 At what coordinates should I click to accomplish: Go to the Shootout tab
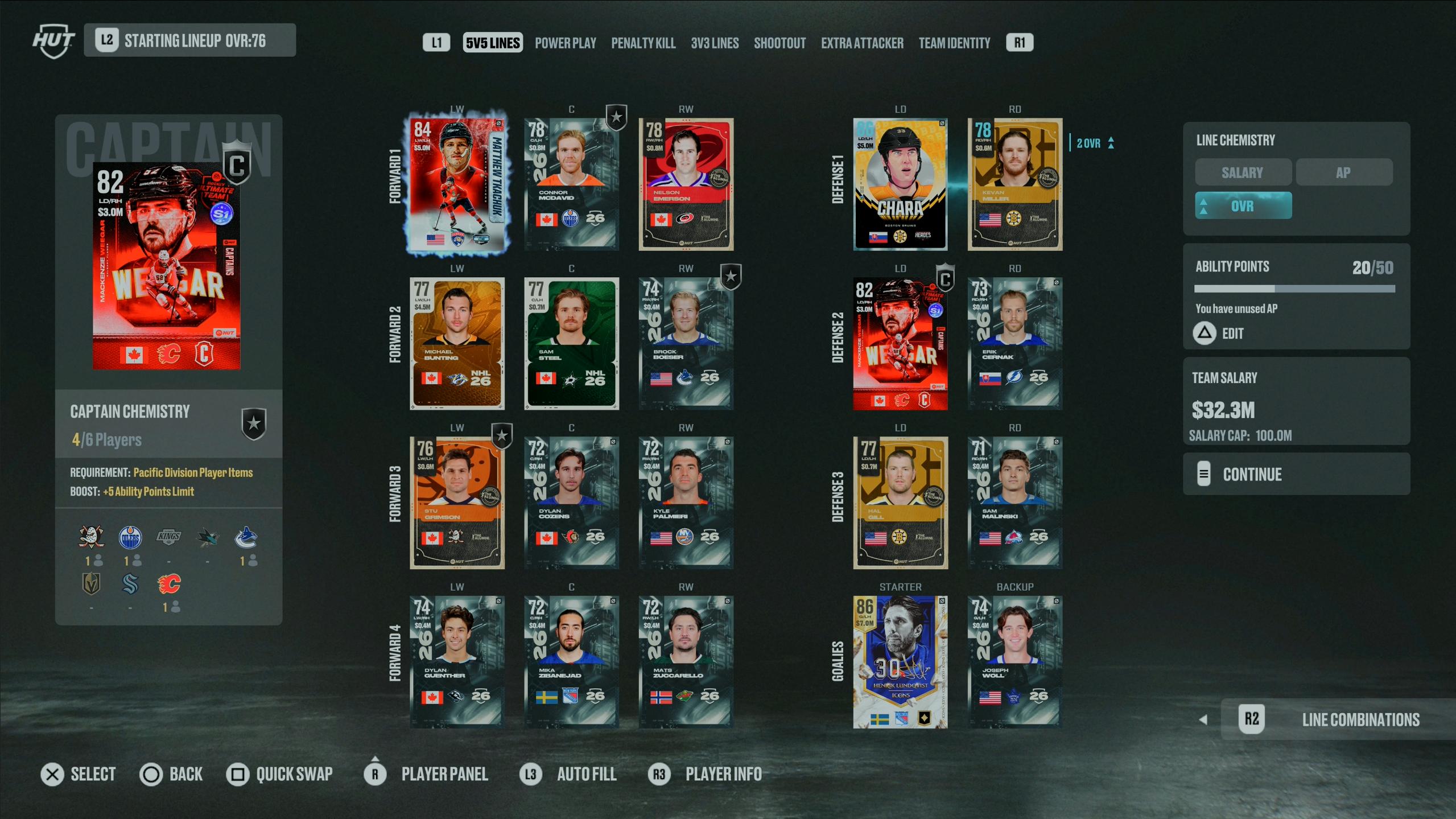point(779,43)
